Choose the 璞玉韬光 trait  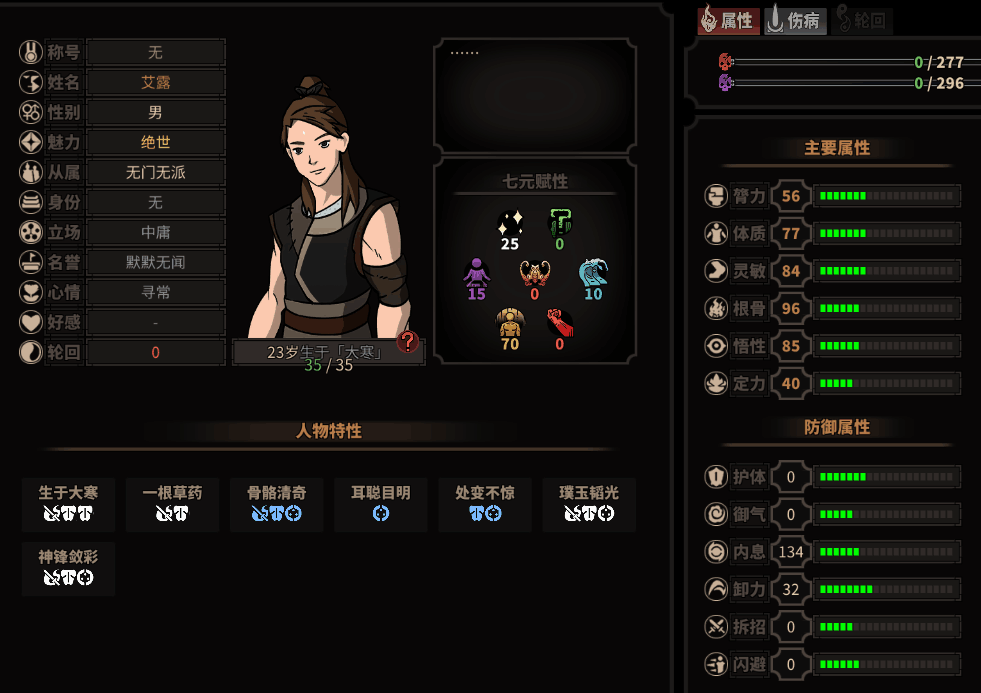[589, 503]
